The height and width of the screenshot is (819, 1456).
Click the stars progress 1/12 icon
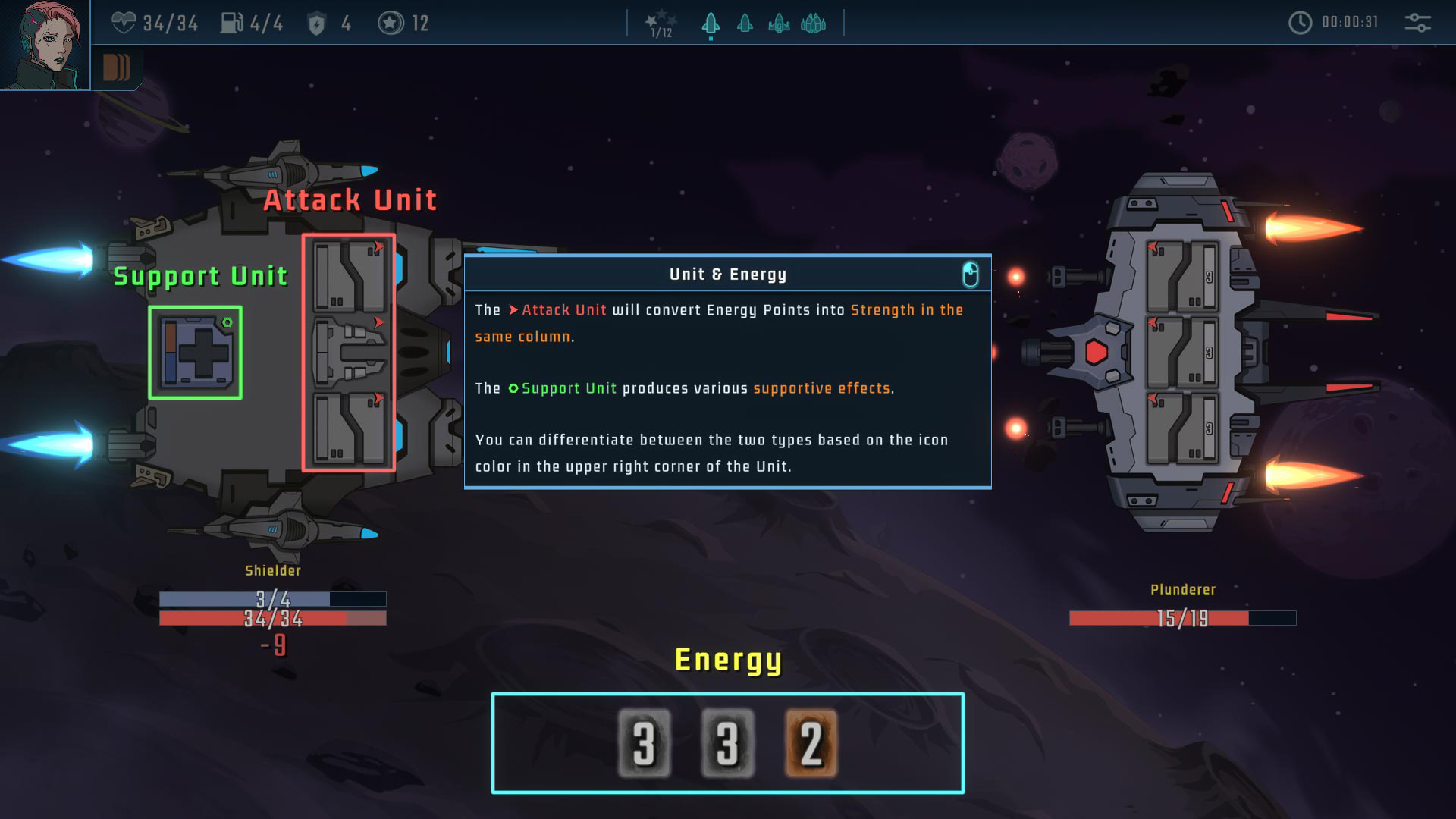[661, 24]
